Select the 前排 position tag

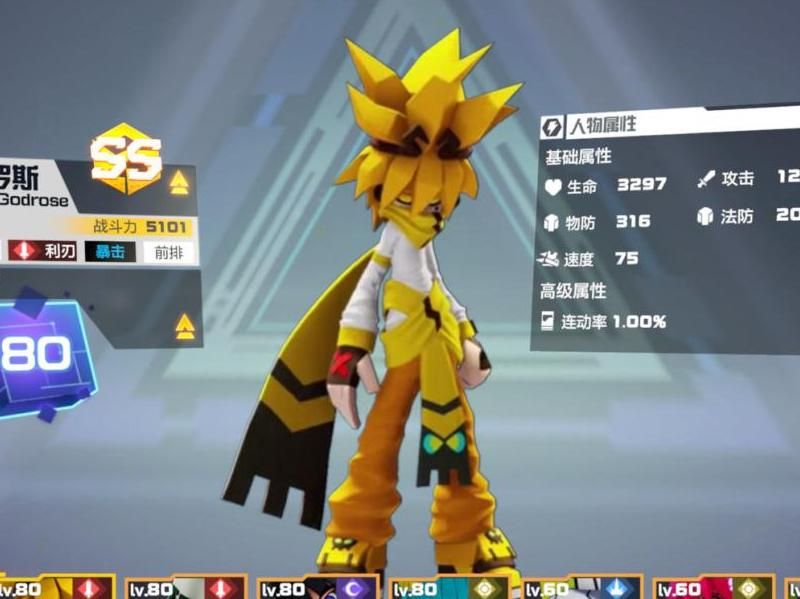pyautogui.click(x=168, y=251)
